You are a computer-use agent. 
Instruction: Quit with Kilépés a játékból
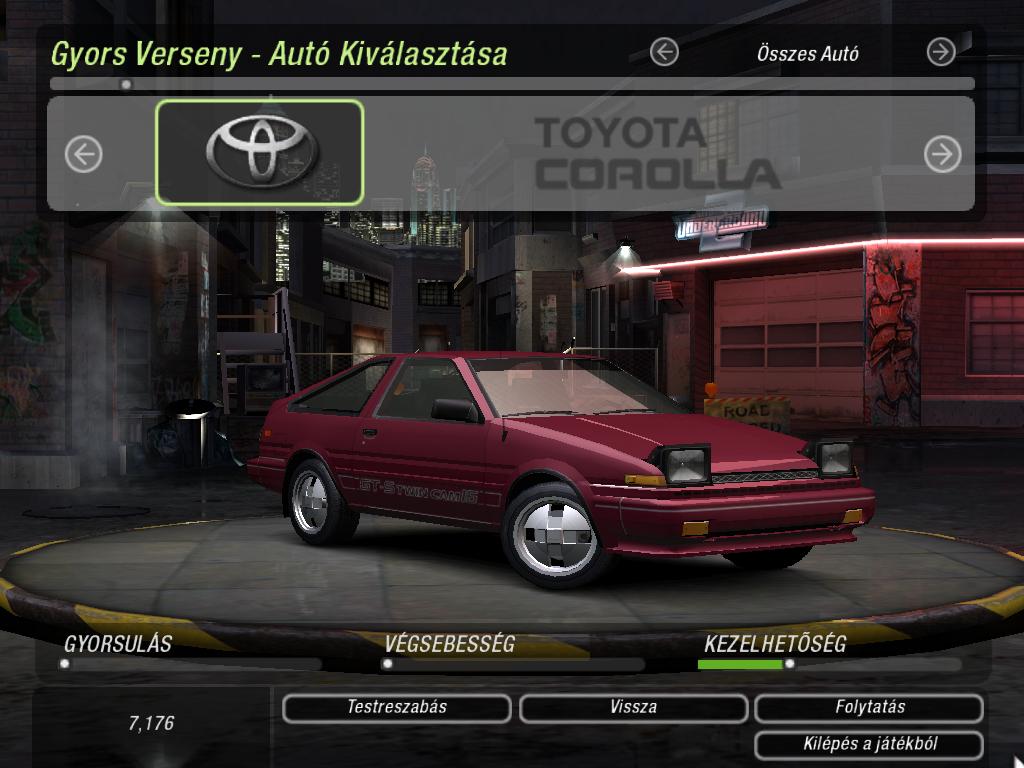(x=870, y=744)
